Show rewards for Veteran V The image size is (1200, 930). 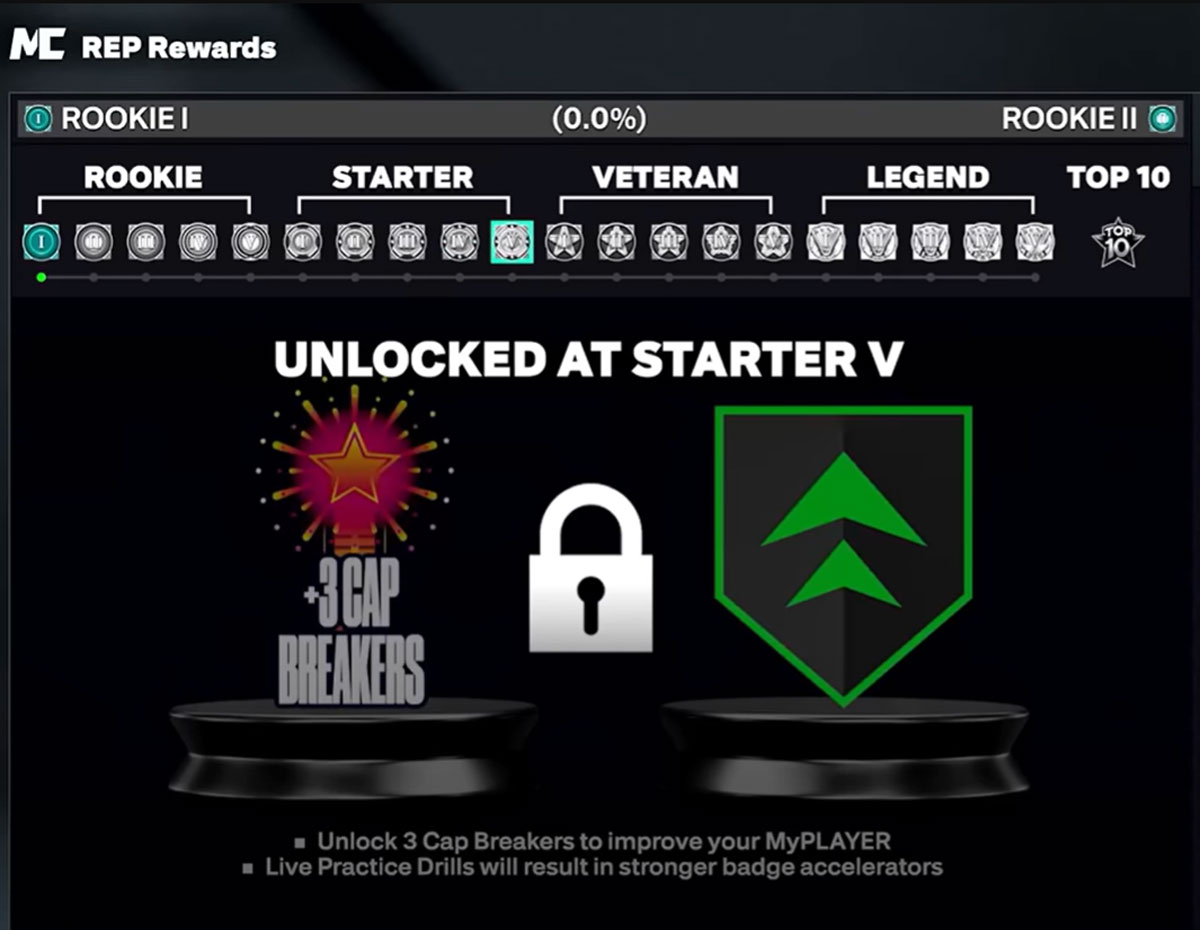click(x=774, y=242)
